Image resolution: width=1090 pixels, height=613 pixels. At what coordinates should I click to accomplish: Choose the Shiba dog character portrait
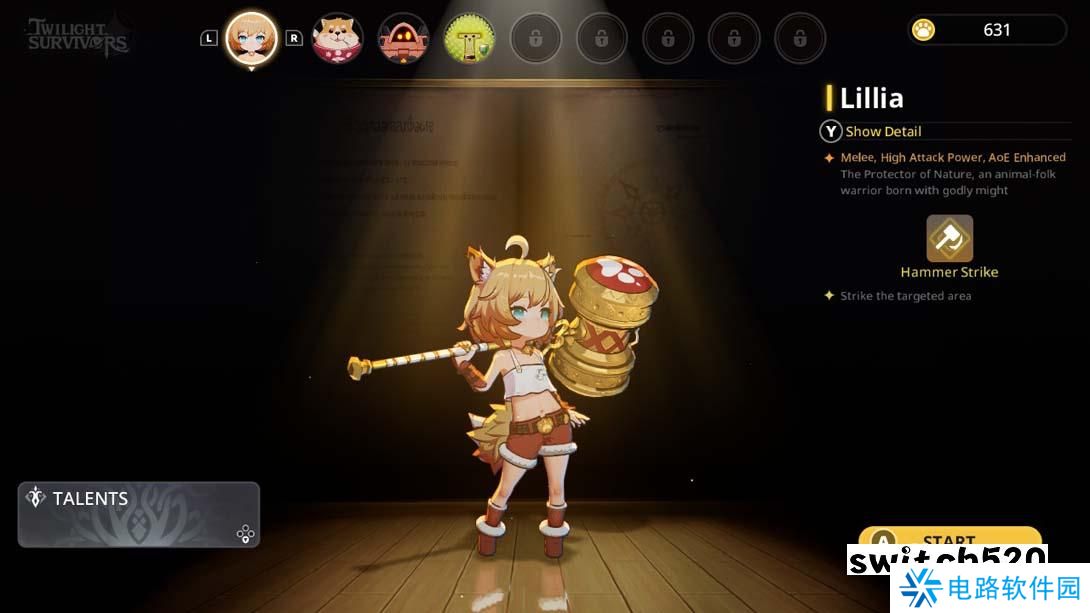pyautogui.click(x=337, y=38)
